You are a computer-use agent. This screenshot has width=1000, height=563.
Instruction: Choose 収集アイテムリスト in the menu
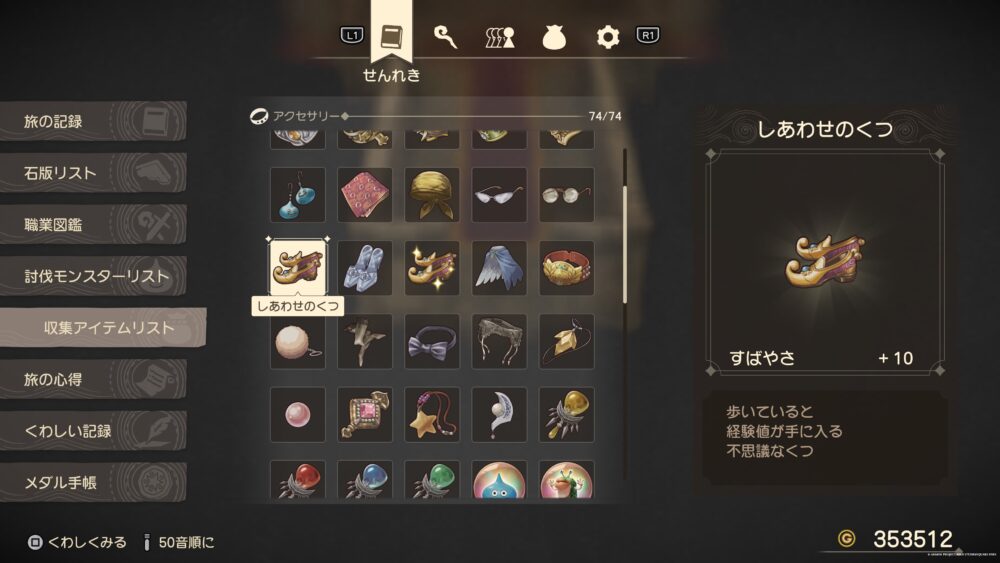click(x=105, y=328)
